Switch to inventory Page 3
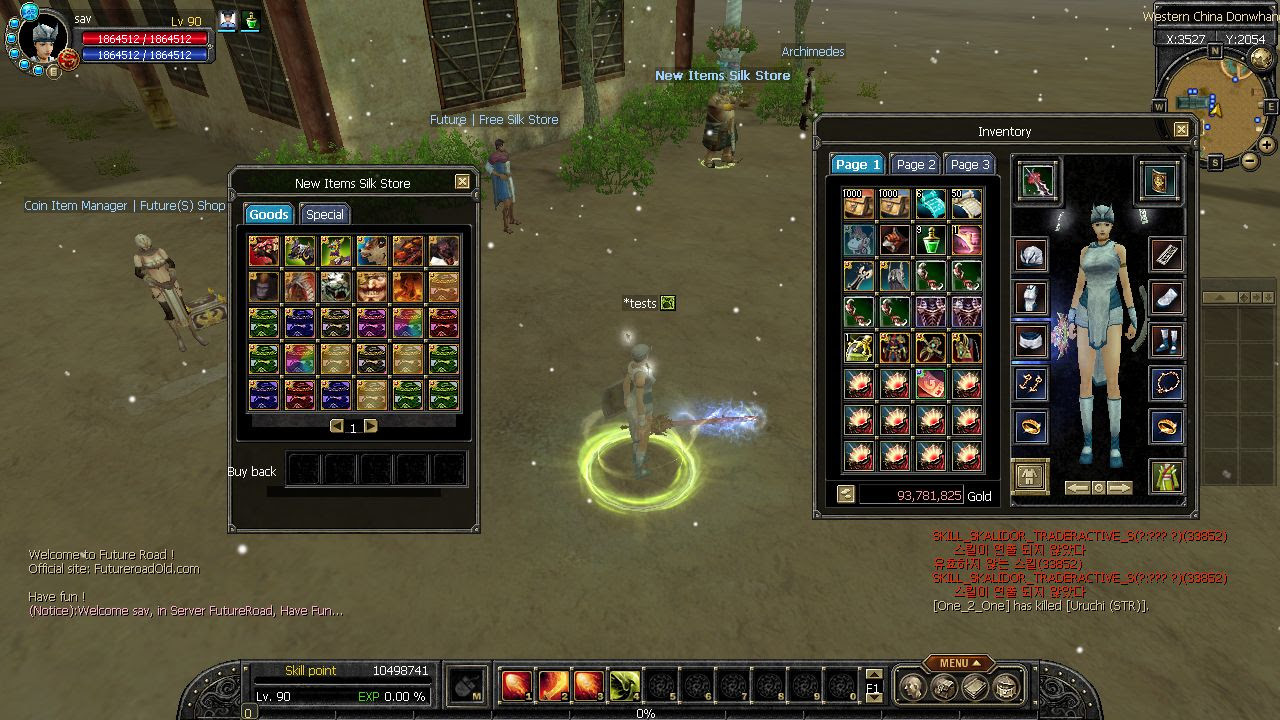The width and height of the screenshot is (1280, 720). (970, 164)
